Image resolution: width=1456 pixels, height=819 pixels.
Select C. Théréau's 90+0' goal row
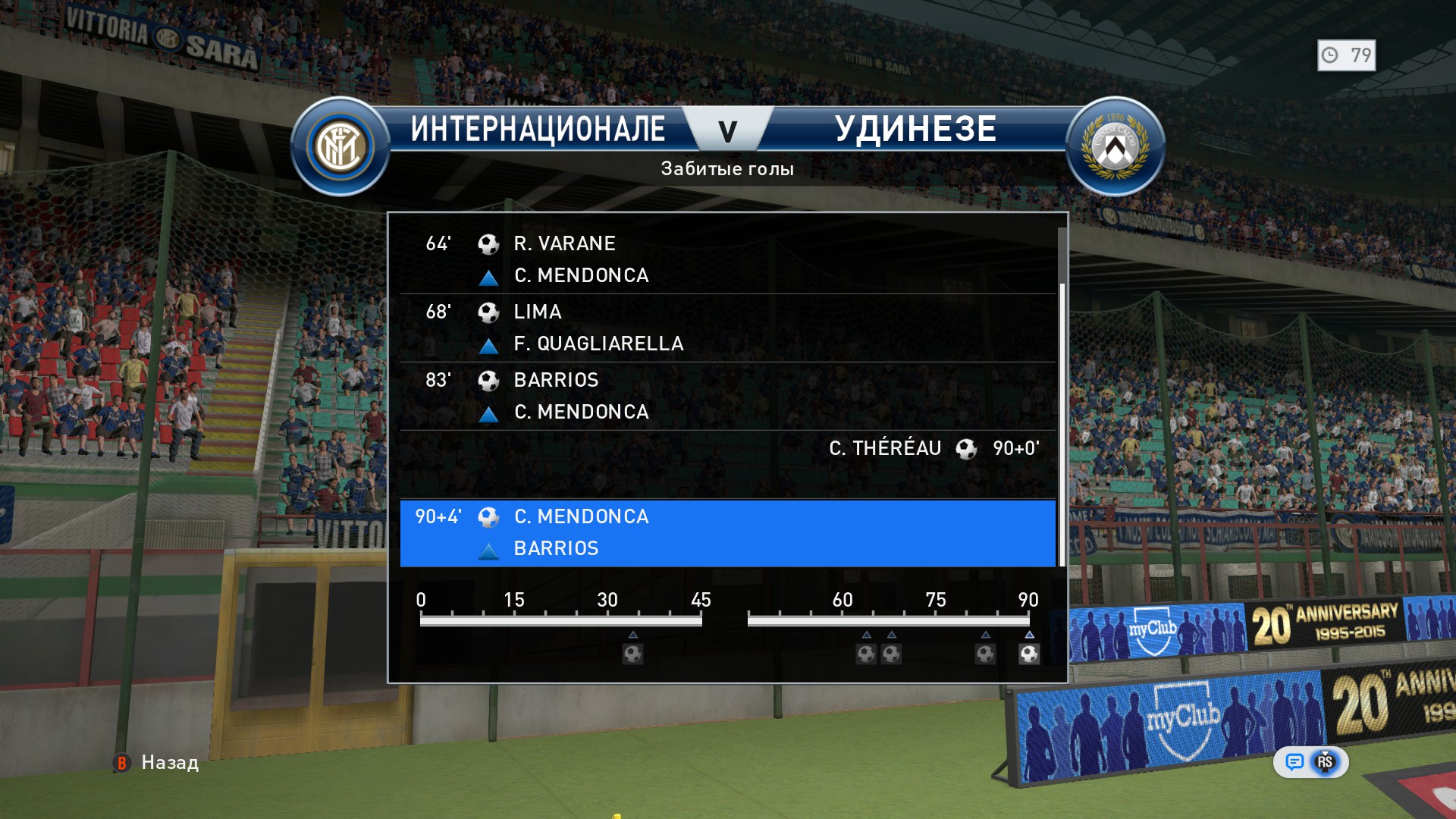(726, 463)
